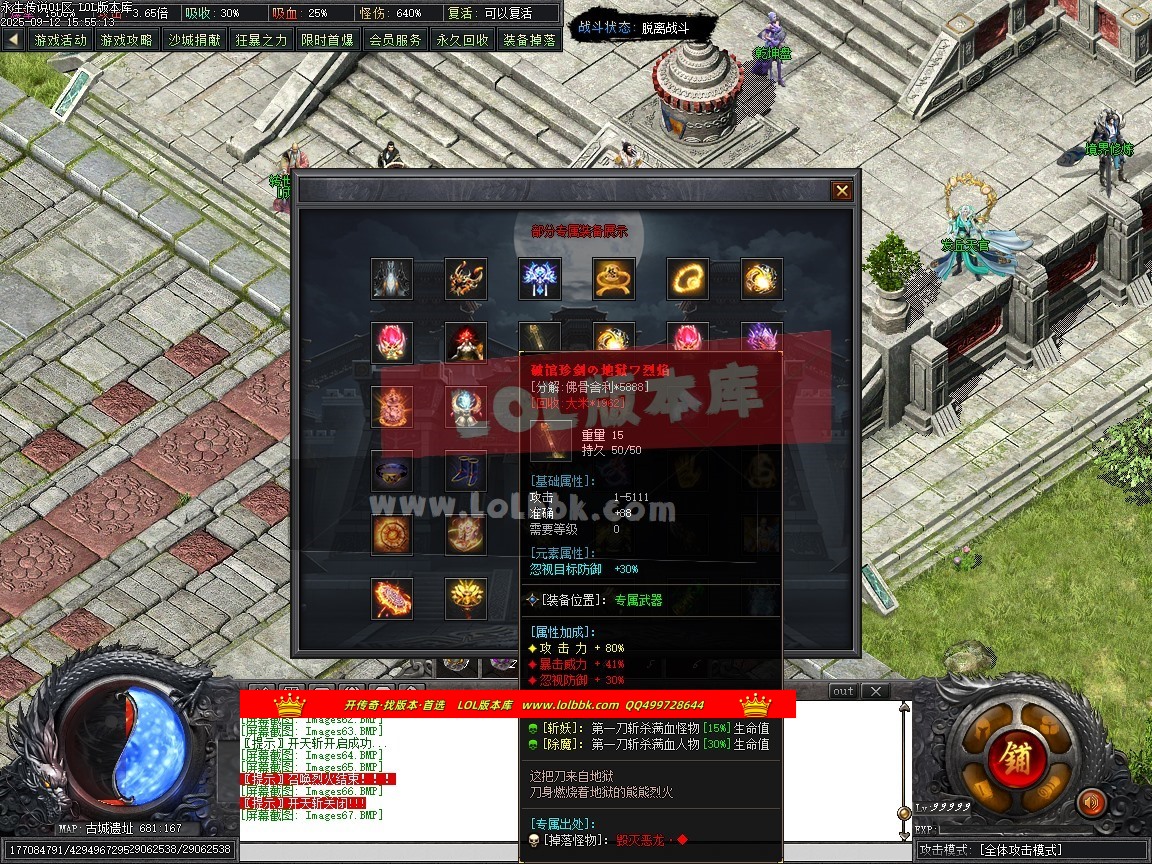1152x864 pixels.
Task: Collapse the top menu with the arrow button
Action: click(13, 40)
